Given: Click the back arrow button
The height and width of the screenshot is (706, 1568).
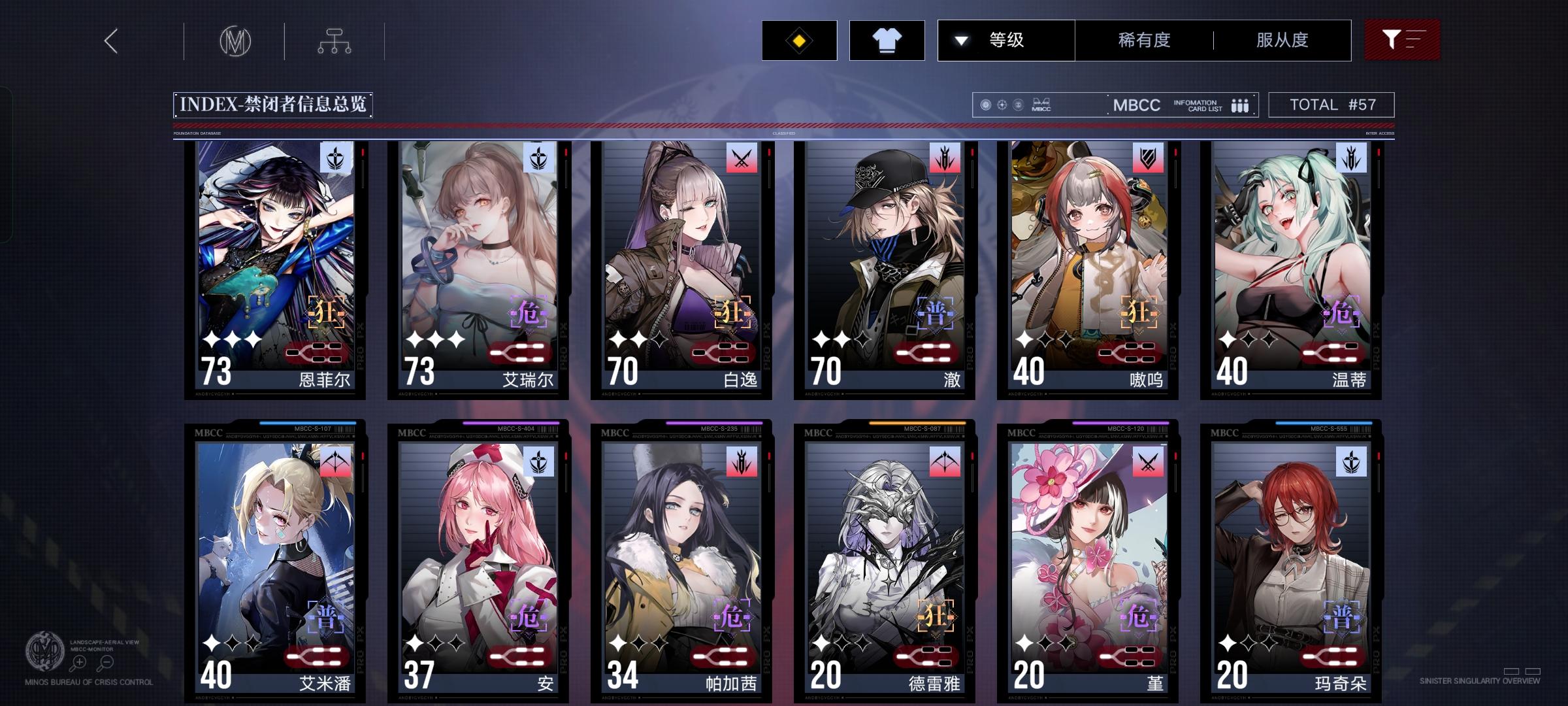Looking at the screenshot, I should click(x=110, y=40).
